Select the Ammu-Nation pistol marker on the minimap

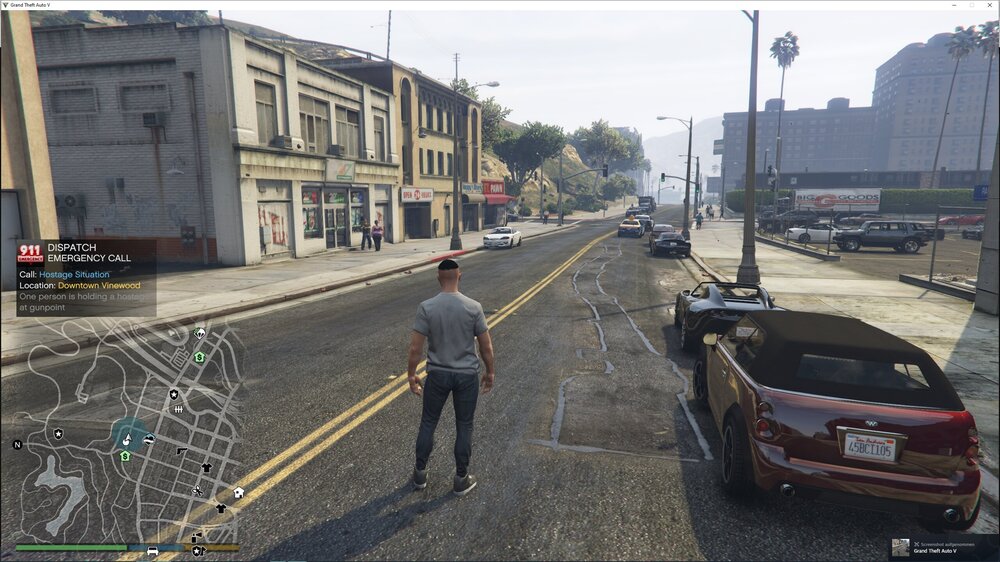coord(182,451)
